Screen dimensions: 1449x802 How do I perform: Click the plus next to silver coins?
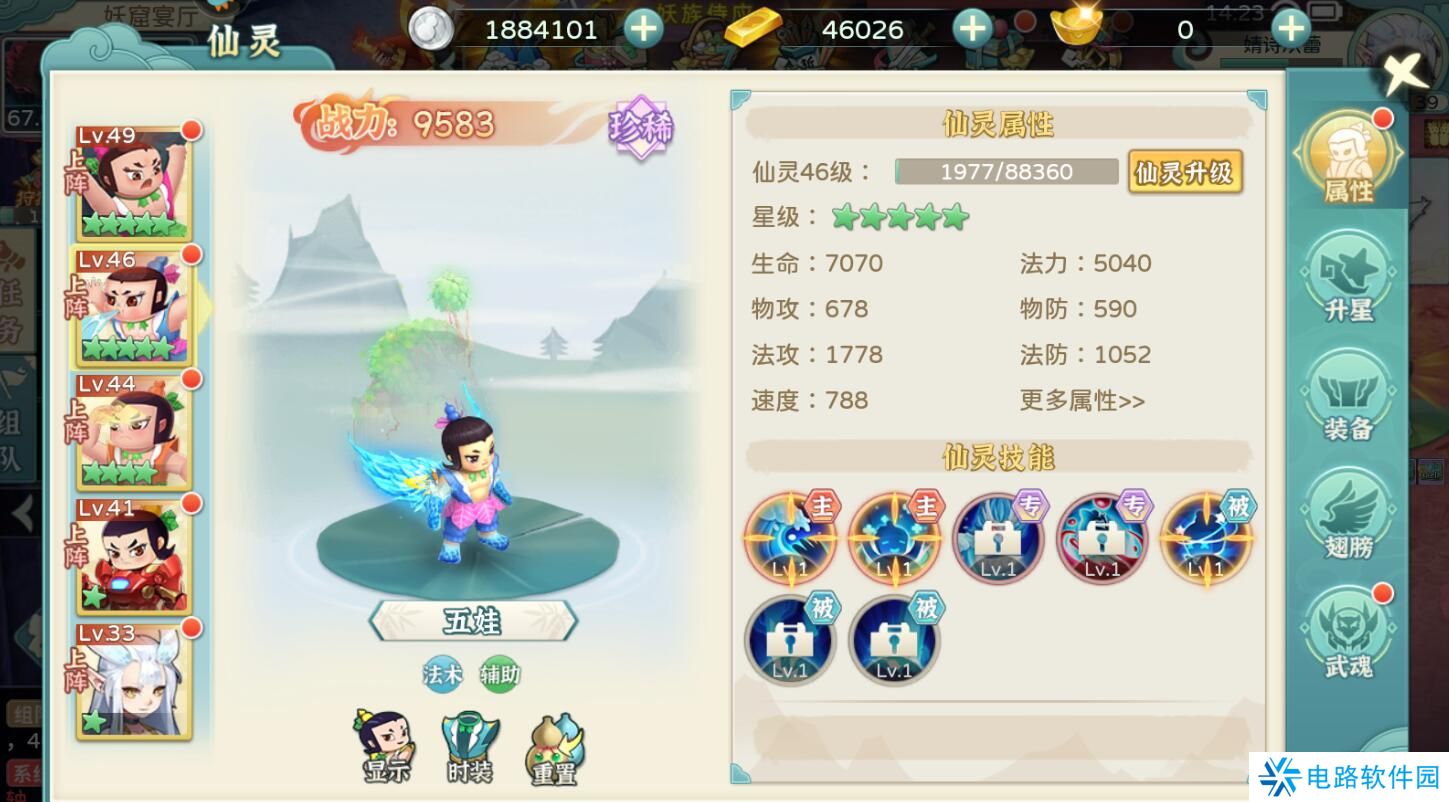[x=644, y=29]
